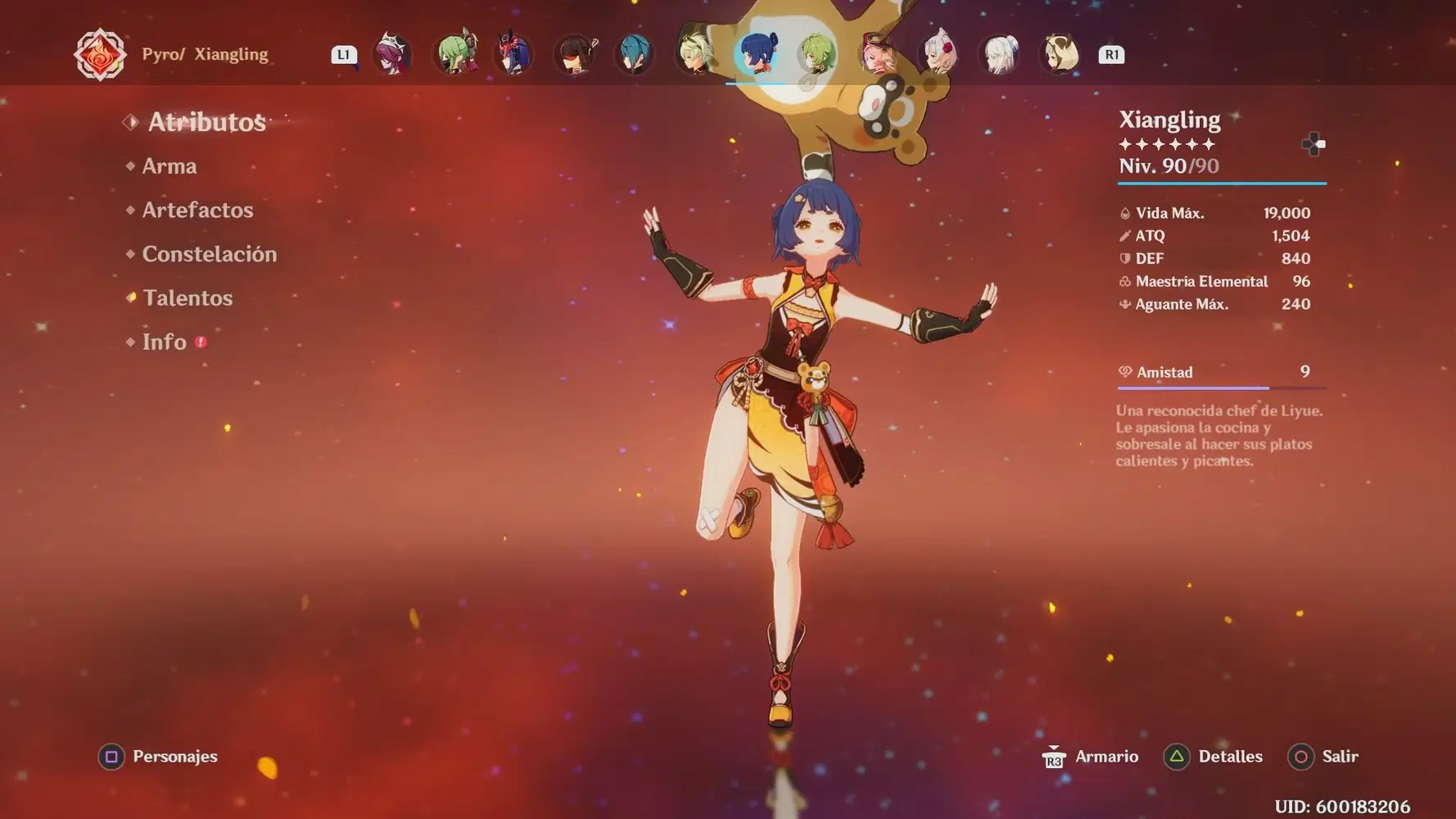Click the Aguante Máx. stamina icon

point(1124,304)
